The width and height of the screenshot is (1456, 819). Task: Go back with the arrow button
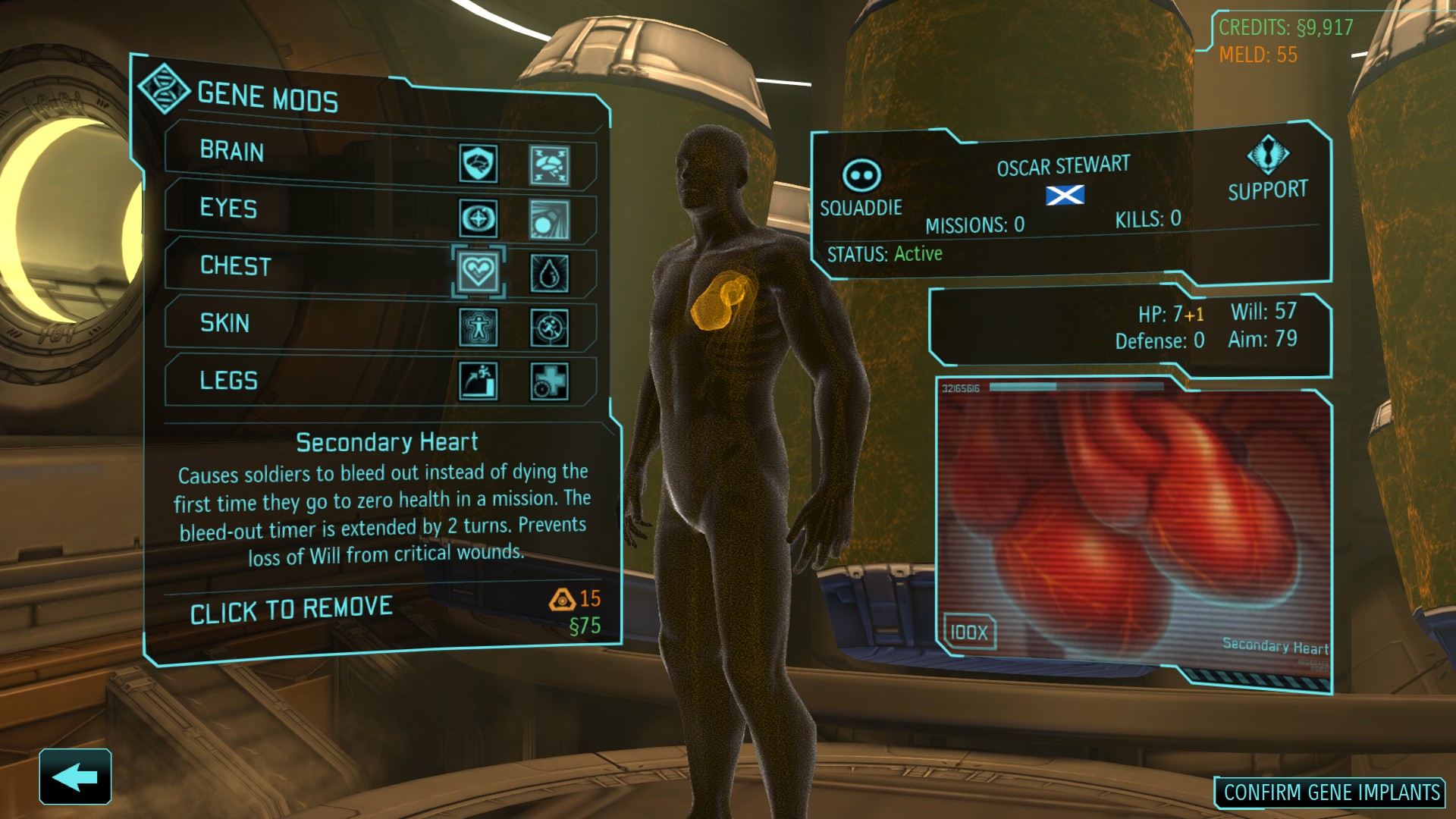(x=75, y=777)
